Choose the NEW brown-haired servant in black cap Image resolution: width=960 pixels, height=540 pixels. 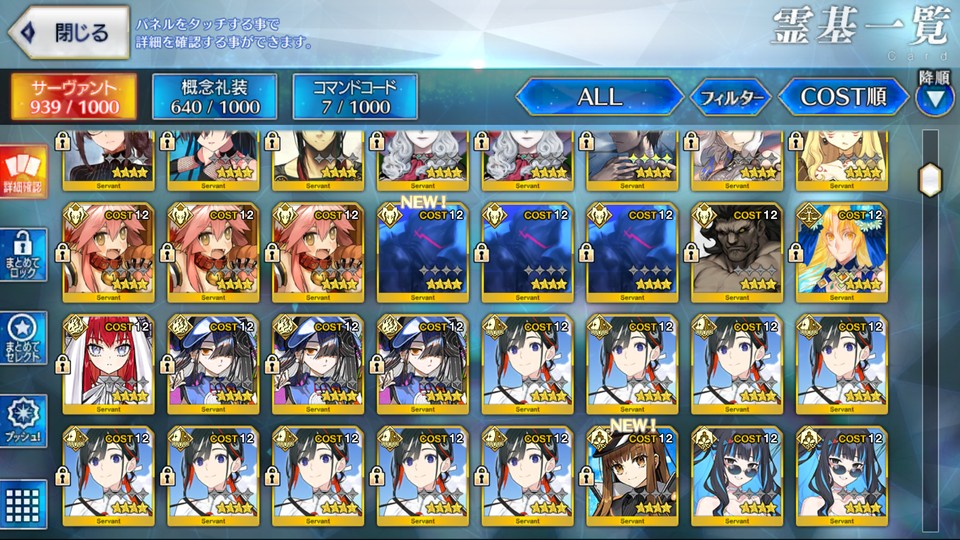click(630, 476)
